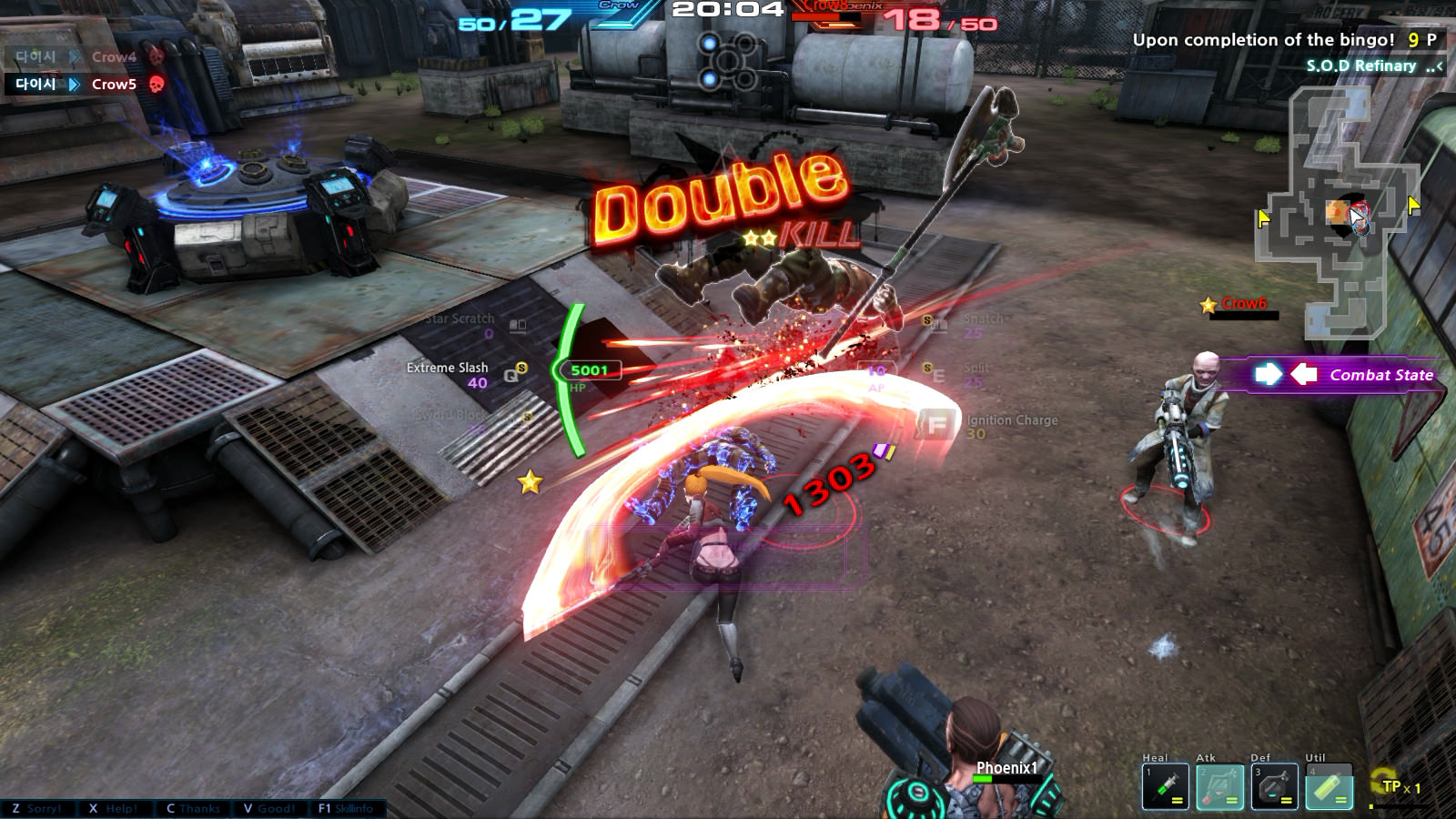The image size is (1456, 819).
Task: Select the Def flask icon in slot 3
Action: pos(1275,786)
